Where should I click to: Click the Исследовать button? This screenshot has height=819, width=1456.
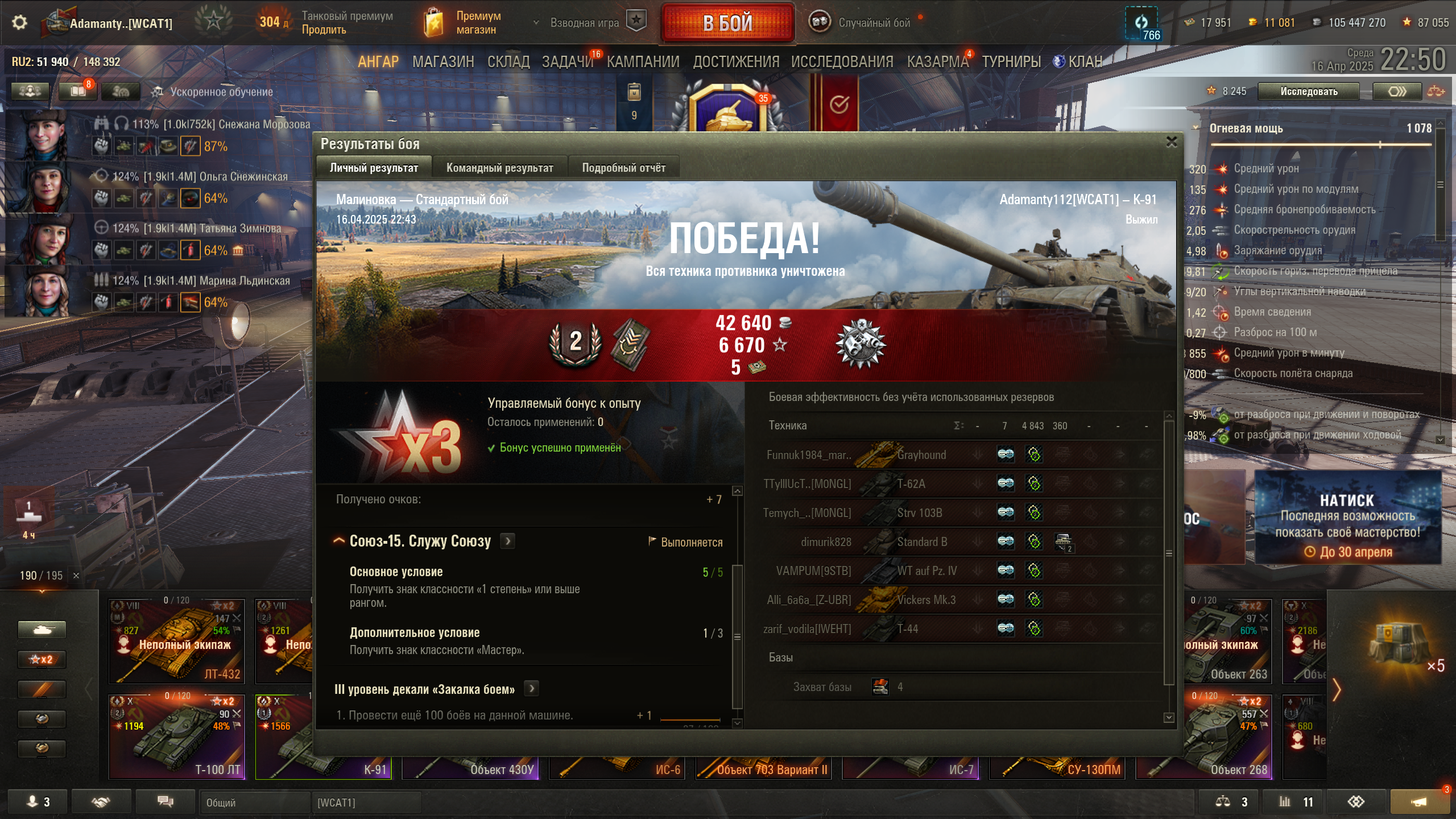[1308, 92]
